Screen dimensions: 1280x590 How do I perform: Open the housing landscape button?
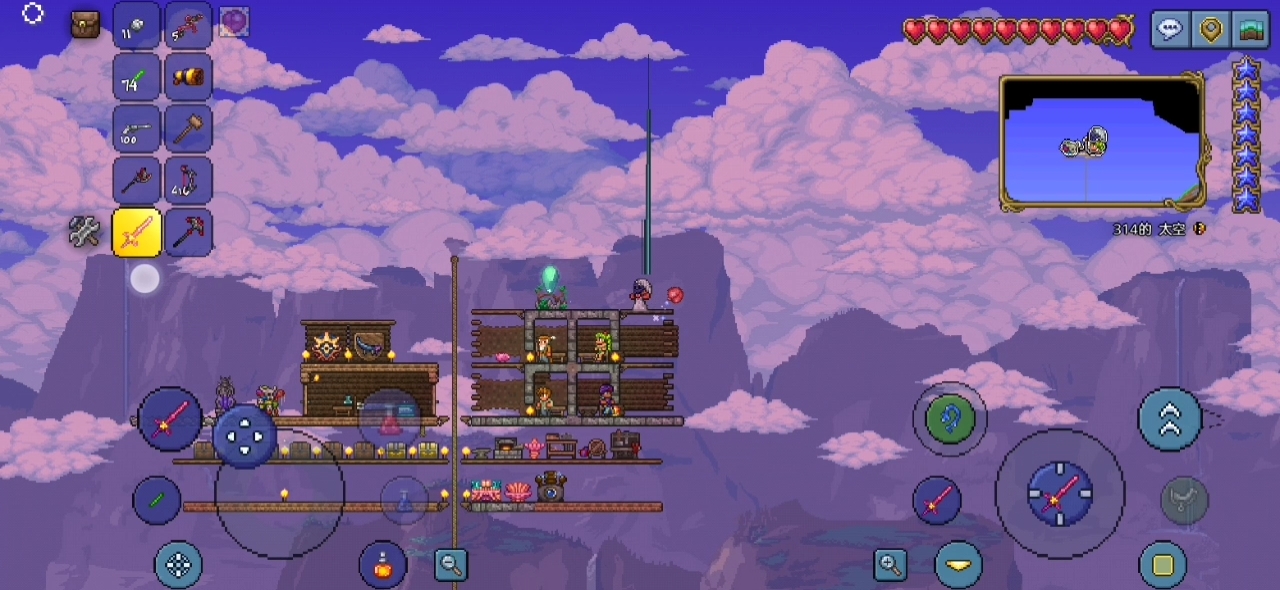[1249, 29]
